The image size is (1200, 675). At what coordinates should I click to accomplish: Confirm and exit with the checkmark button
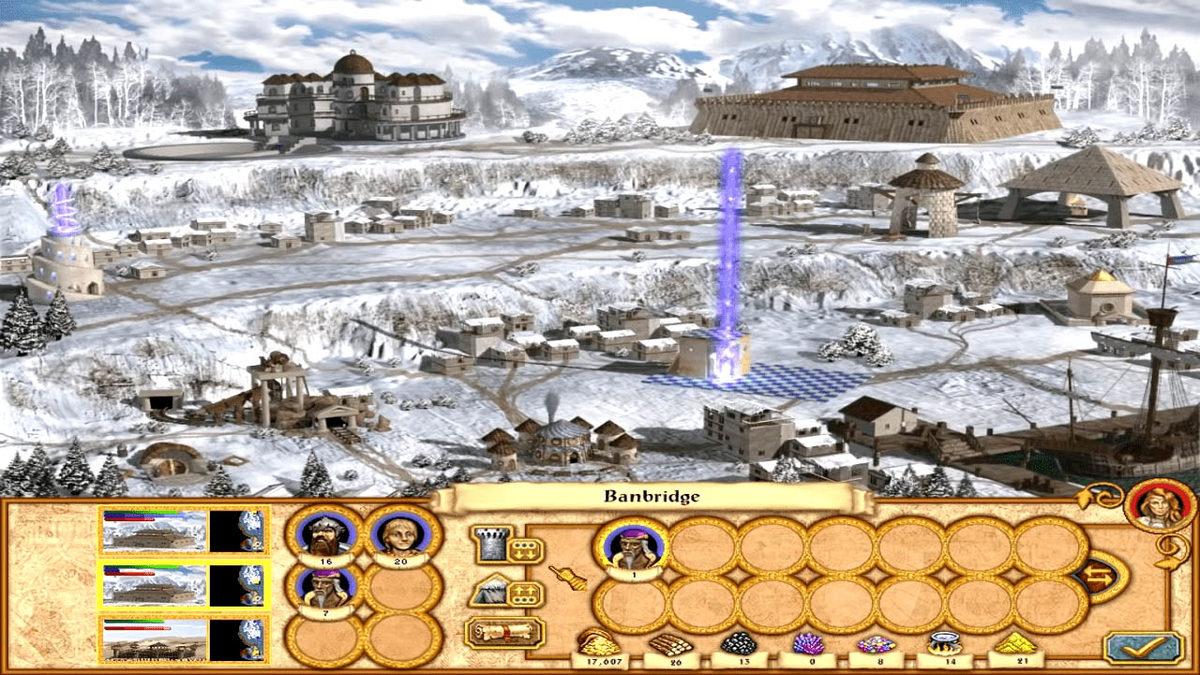pyautogui.click(x=1143, y=647)
